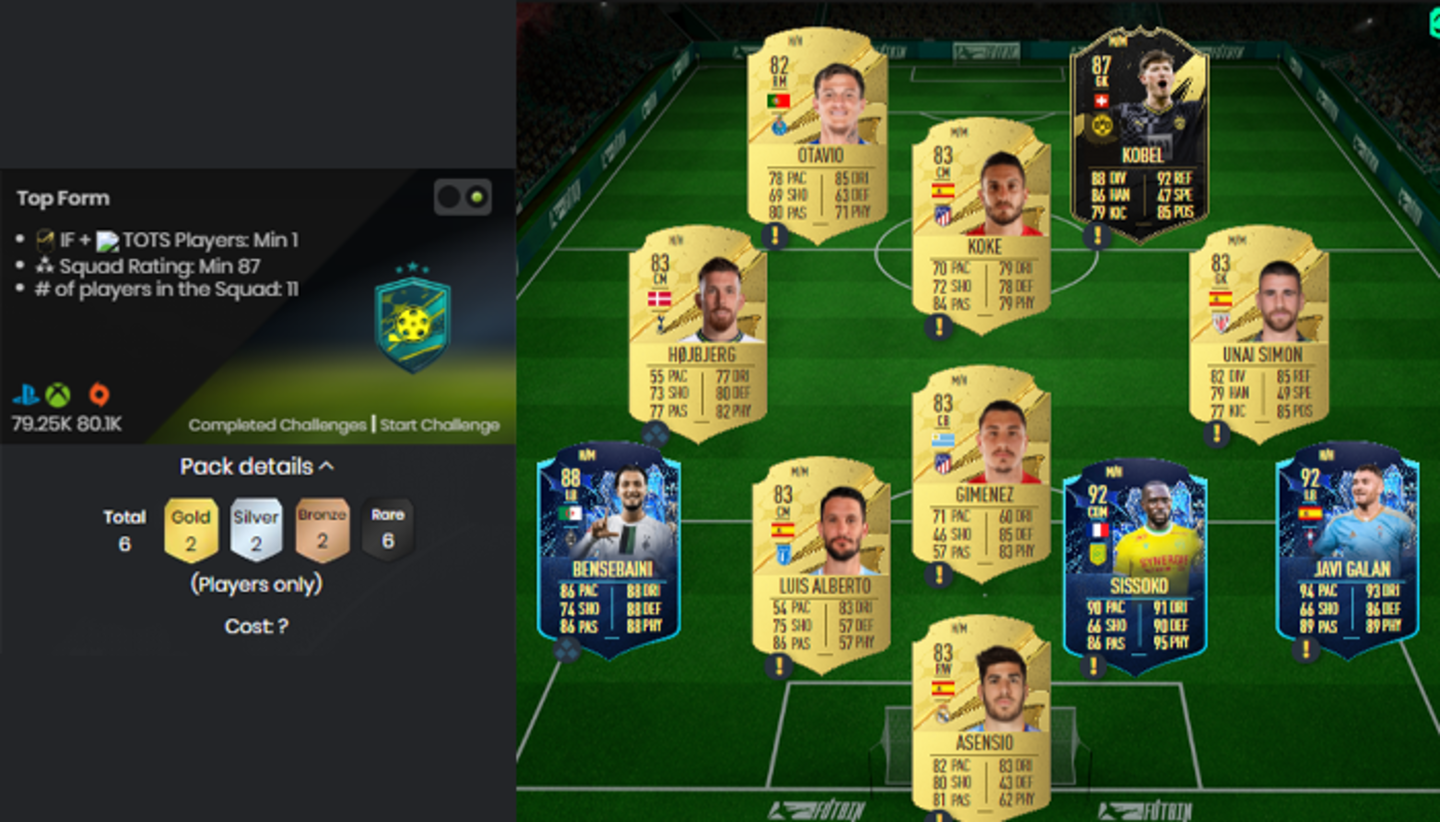This screenshot has width=1440, height=822.
Task: Select the PlayStation platform icon
Action: click(25, 395)
